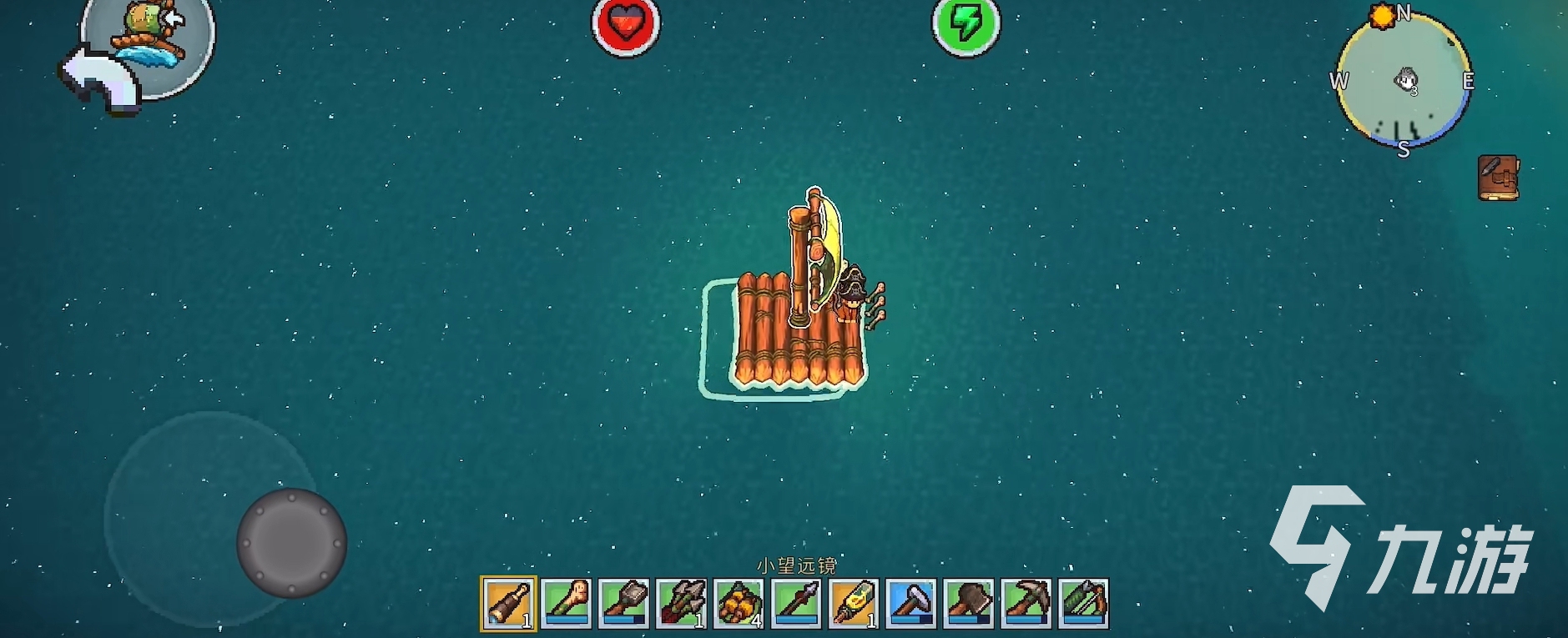Select the pickaxe hotbar slot

click(x=1026, y=603)
